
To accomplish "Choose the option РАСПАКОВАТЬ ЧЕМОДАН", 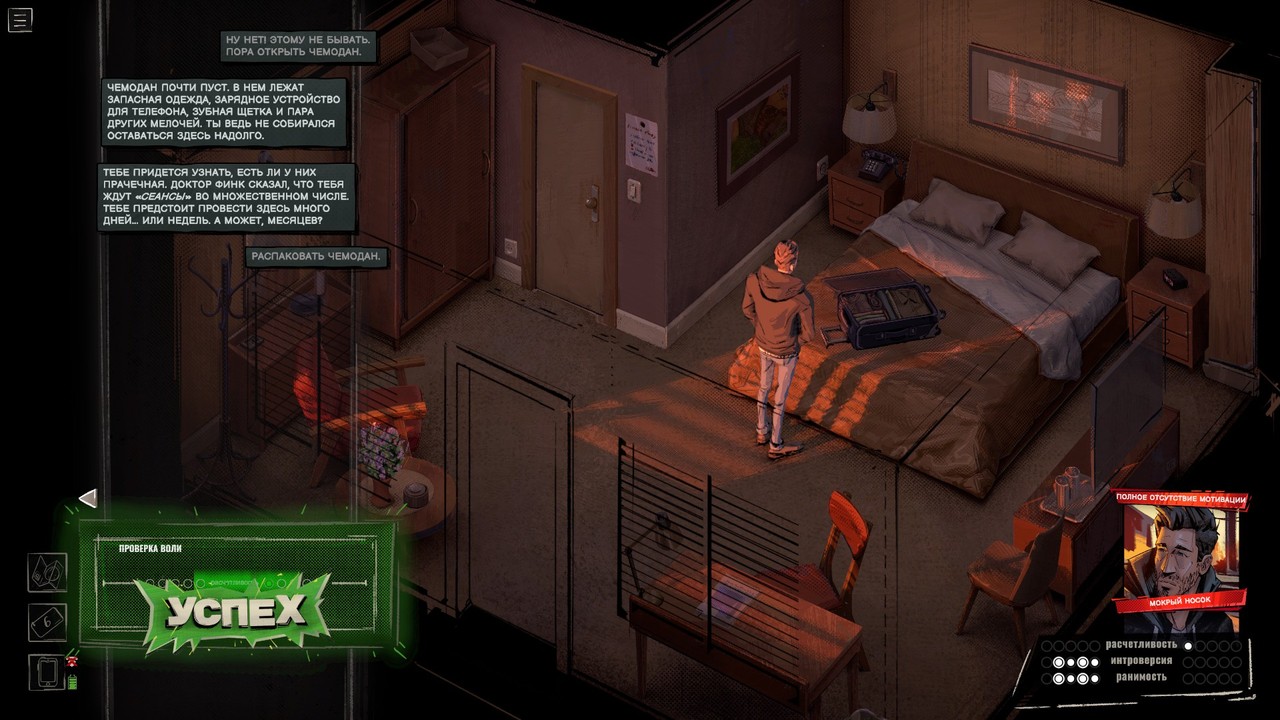I will tap(316, 258).
